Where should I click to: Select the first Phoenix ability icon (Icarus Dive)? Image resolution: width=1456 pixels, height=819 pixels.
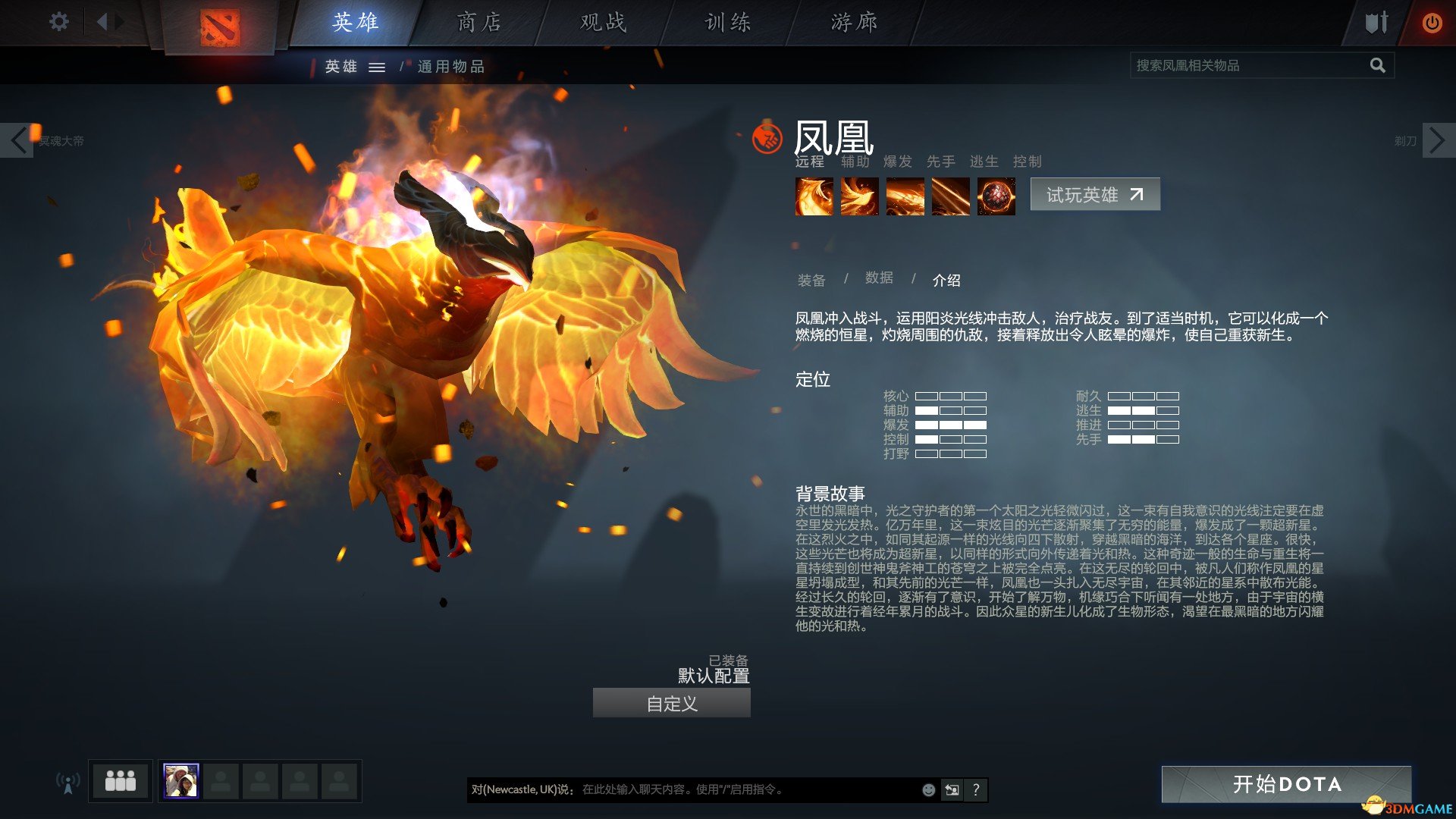tap(814, 196)
